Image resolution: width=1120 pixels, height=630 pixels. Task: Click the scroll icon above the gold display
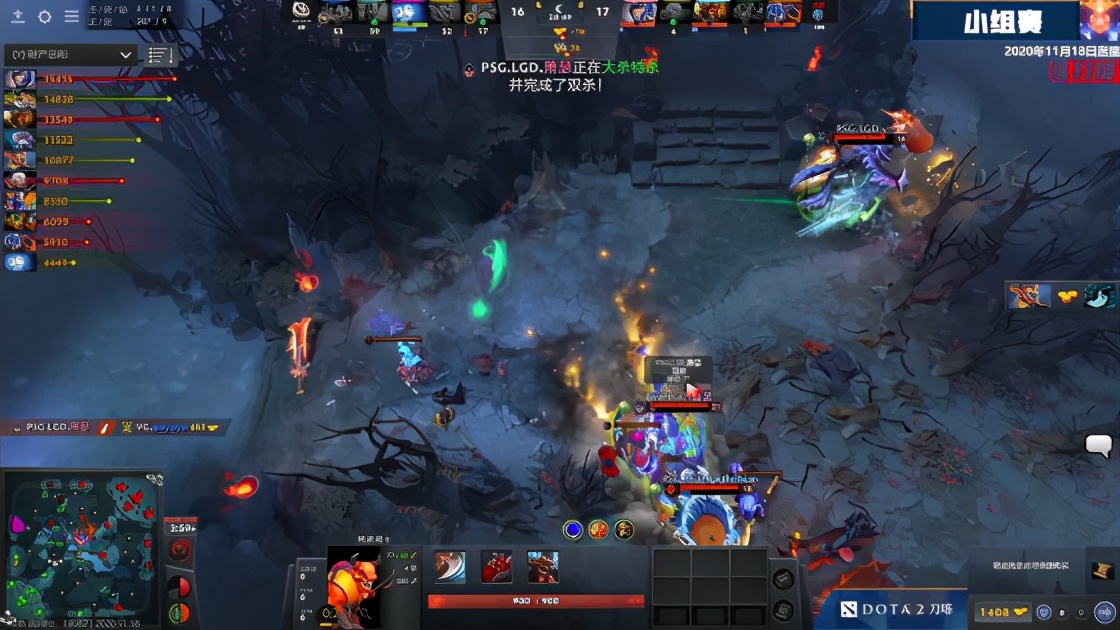tap(1102, 571)
